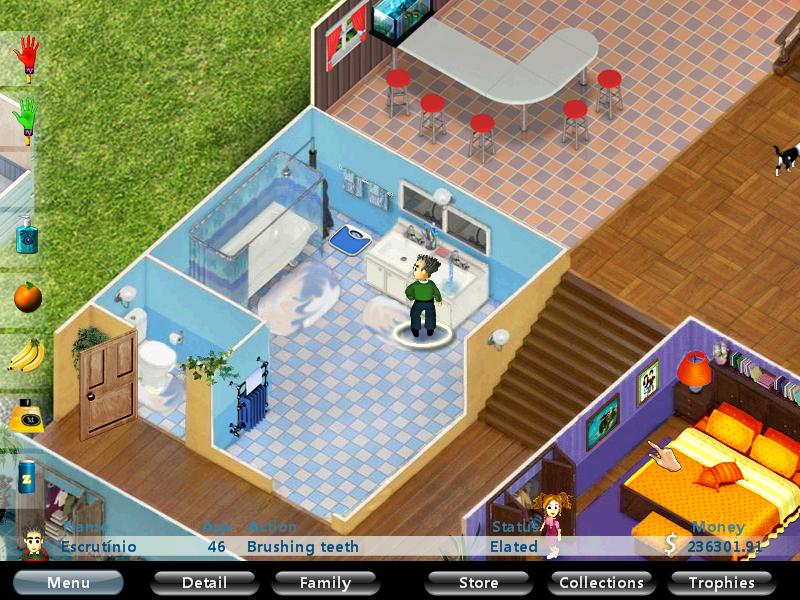Show the Detail panel
The width and height of the screenshot is (800, 600).
(202, 582)
